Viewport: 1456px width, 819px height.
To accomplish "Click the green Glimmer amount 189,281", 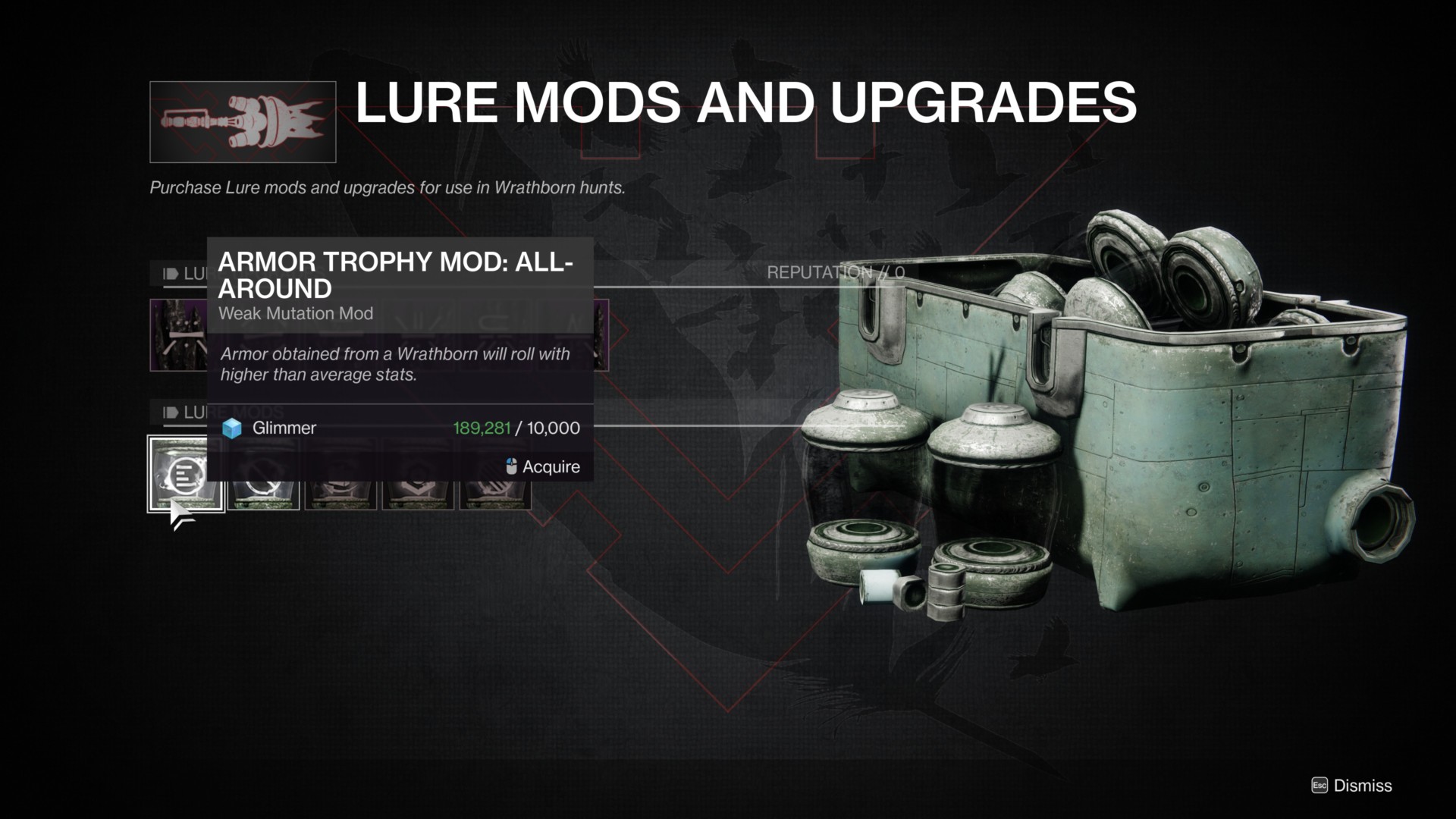I will (x=483, y=428).
